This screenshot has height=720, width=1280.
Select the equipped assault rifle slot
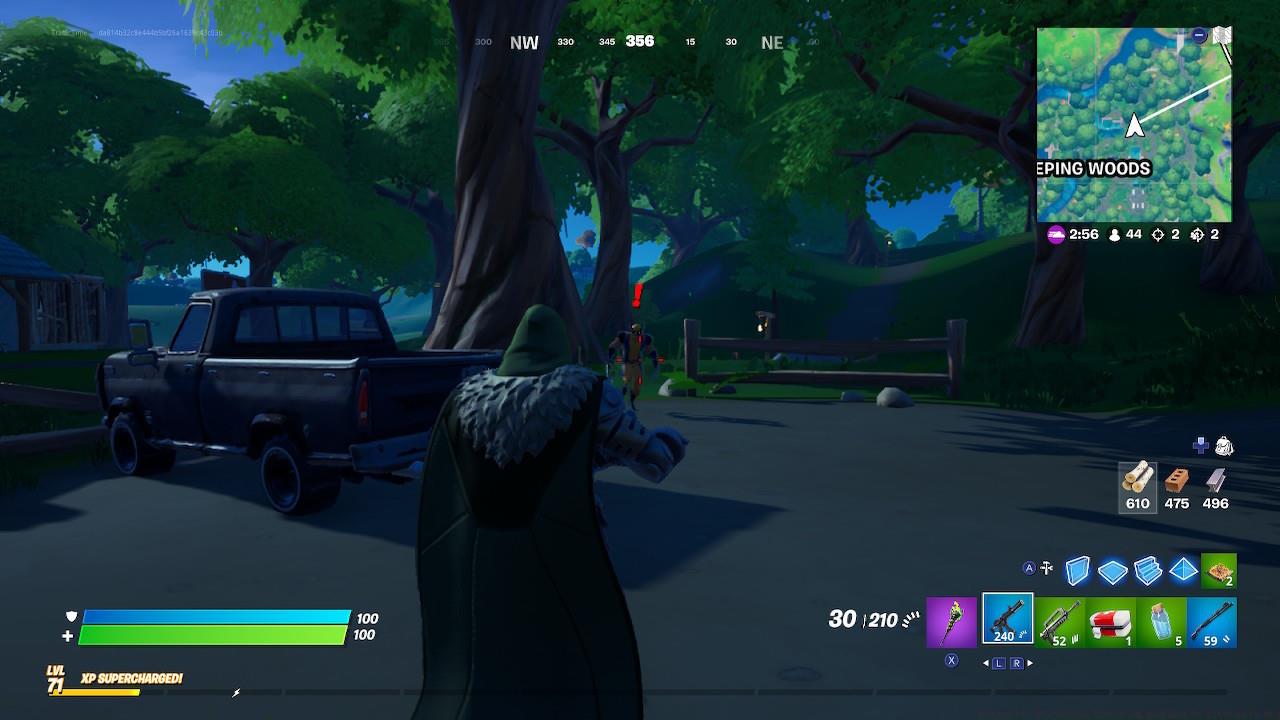pos(1006,620)
